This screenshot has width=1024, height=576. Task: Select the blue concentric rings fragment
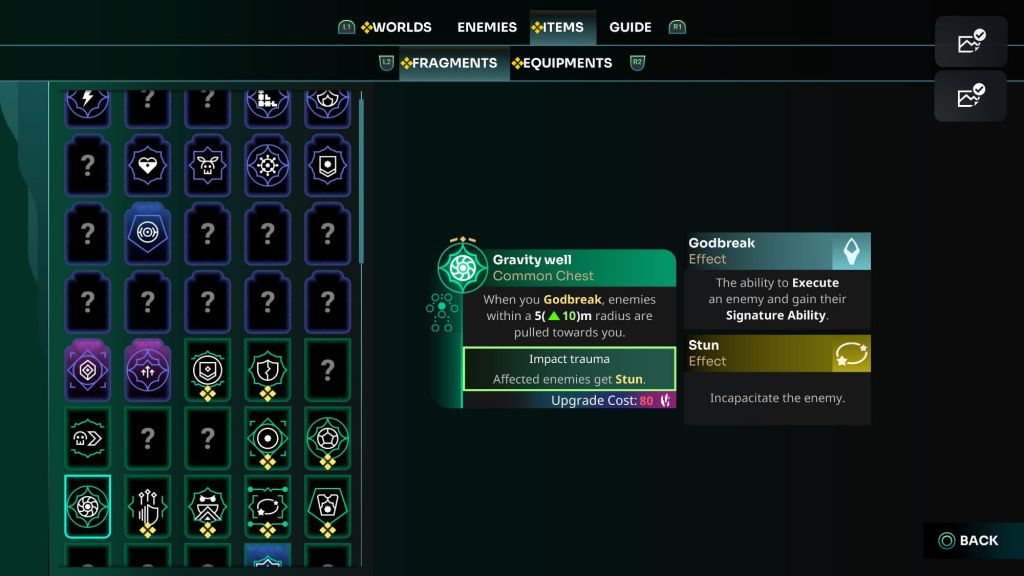(x=148, y=233)
